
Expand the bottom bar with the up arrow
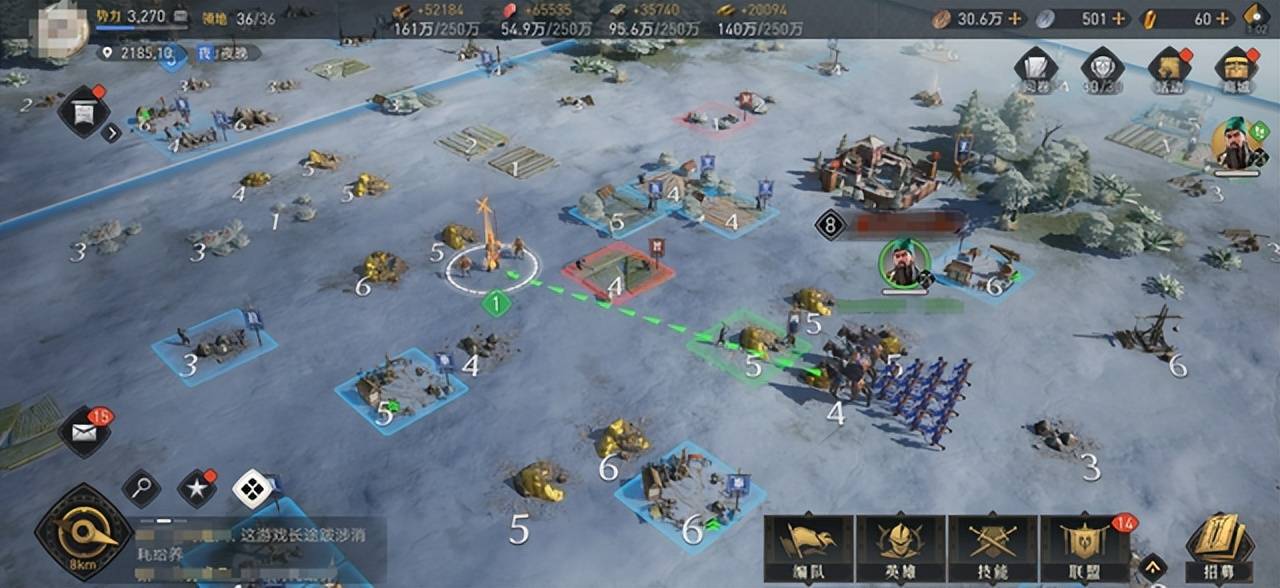(x=1153, y=567)
